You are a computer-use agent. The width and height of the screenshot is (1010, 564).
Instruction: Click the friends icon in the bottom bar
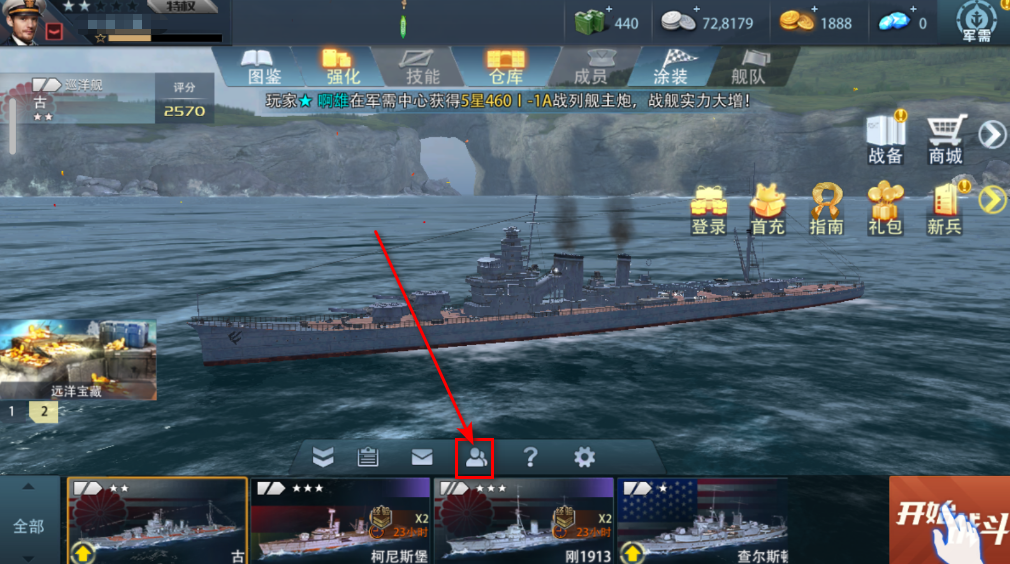pos(476,458)
